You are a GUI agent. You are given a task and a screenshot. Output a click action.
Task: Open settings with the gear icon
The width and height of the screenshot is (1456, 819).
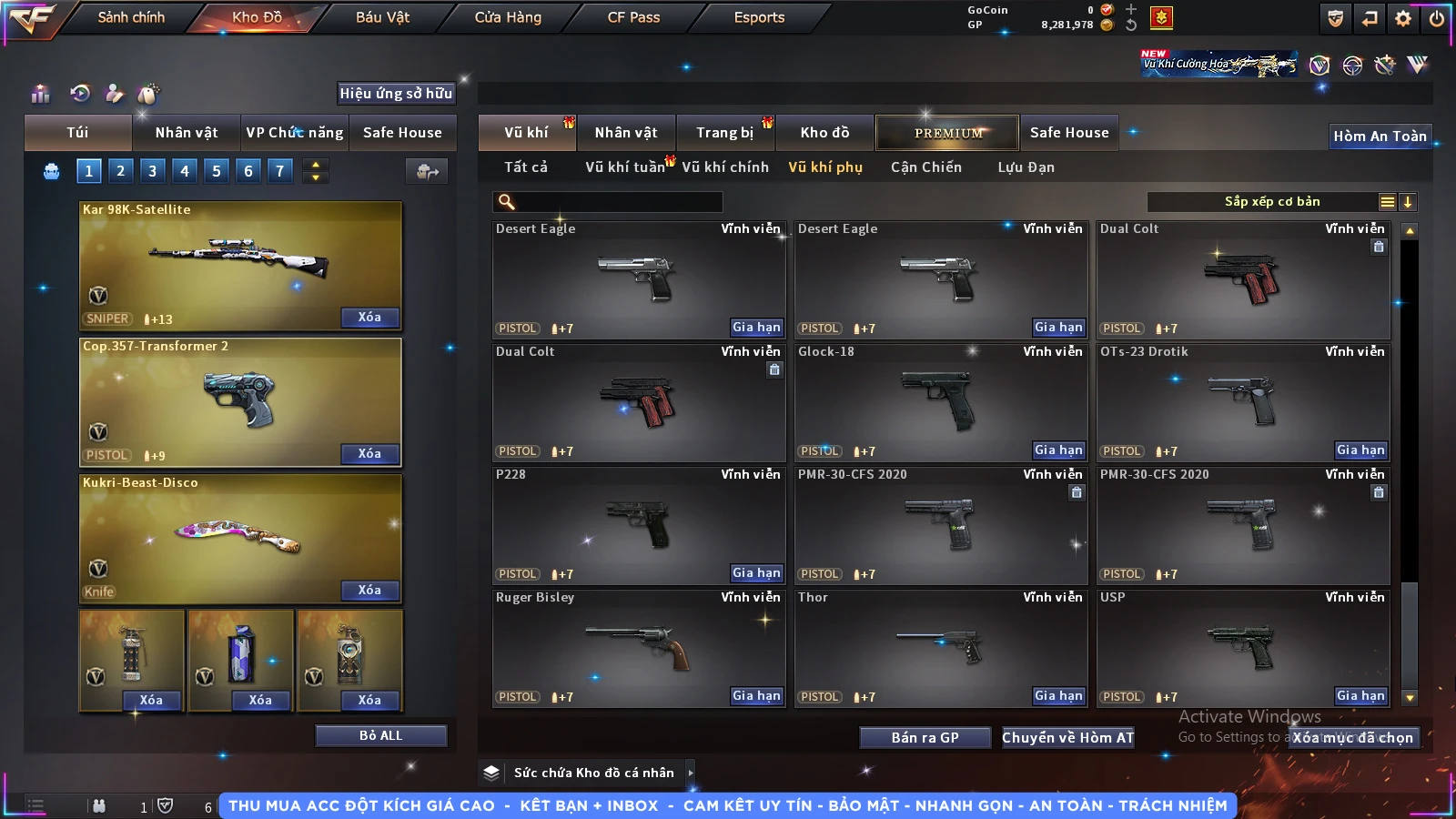pos(1403,18)
